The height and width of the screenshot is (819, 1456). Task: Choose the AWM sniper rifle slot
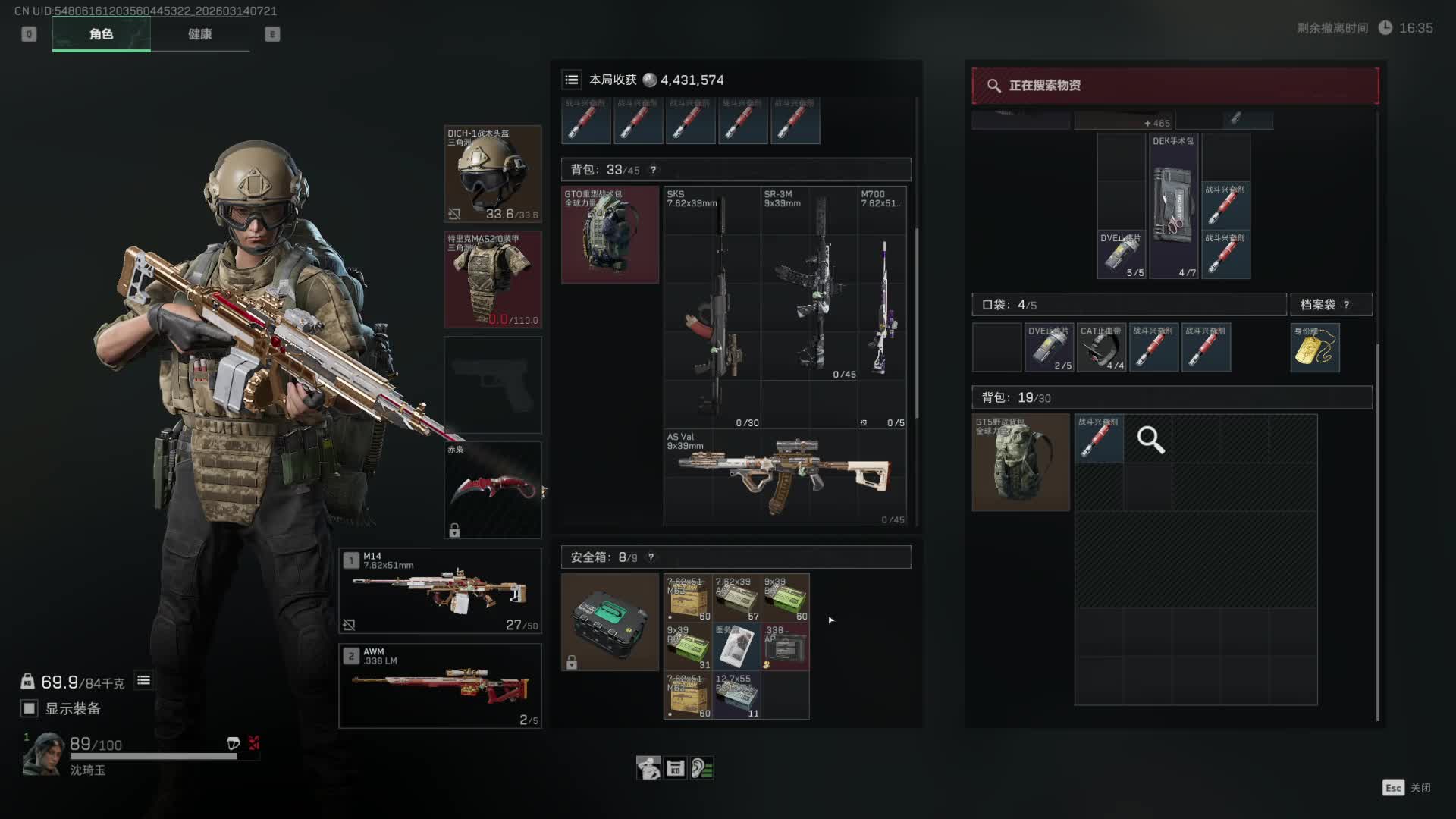440,686
